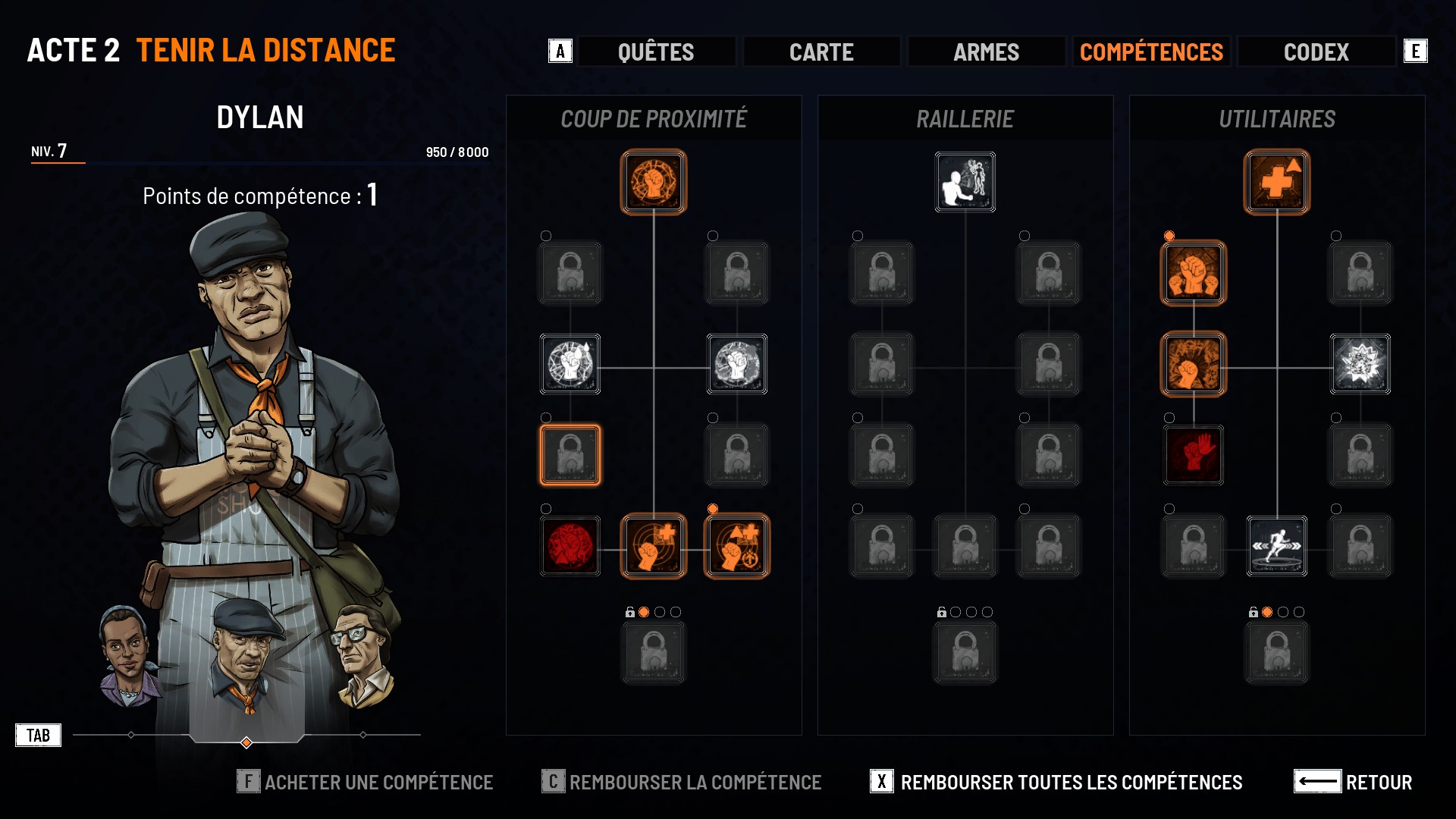Viewport: 1456px width, 819px height.
Task: Select the red fist skill in Coup de Proximité
Action: tap(570, 546)
